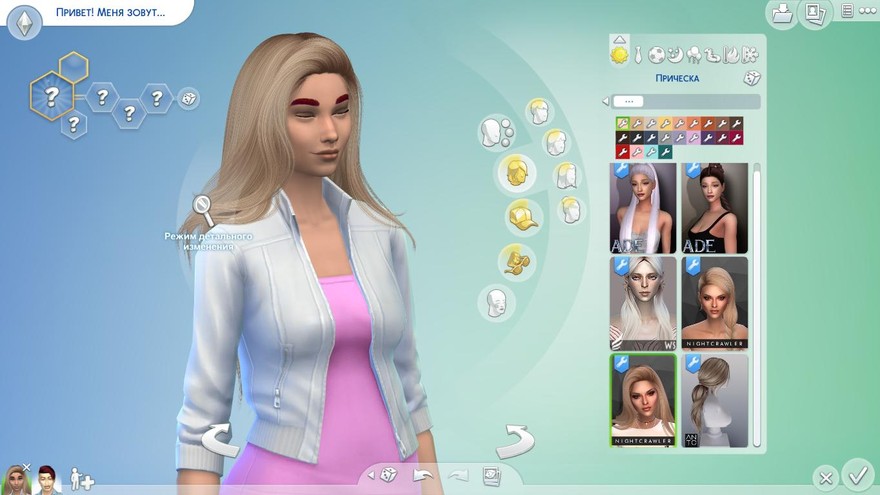Open the three-dots options menu
This screenshot has height=495, width=880.
click(846, 12)
